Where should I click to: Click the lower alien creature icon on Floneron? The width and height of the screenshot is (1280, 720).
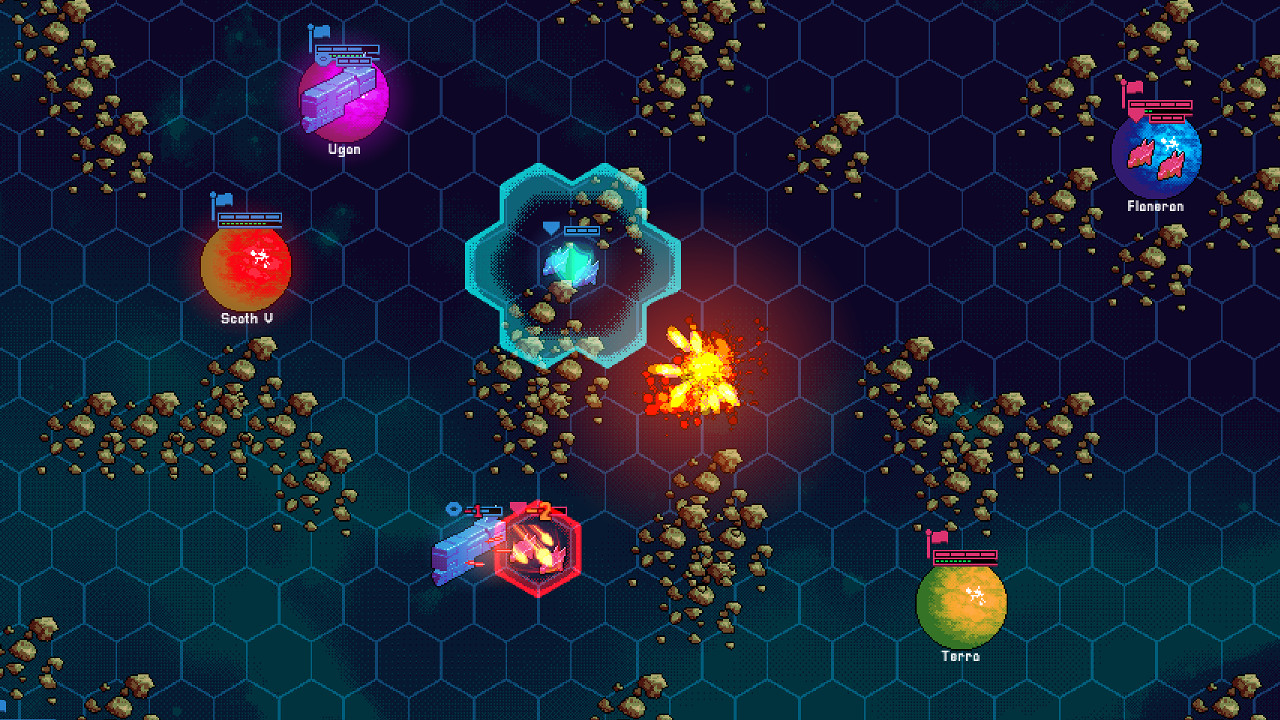click(x=1171, y=165)
